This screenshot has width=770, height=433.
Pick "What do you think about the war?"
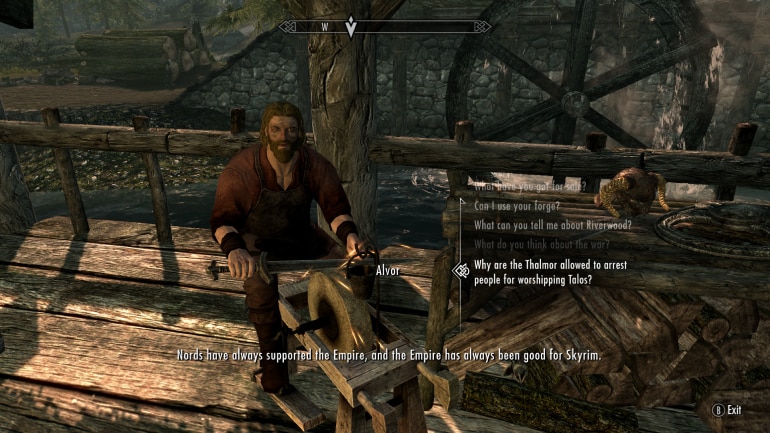click(540, 244)
